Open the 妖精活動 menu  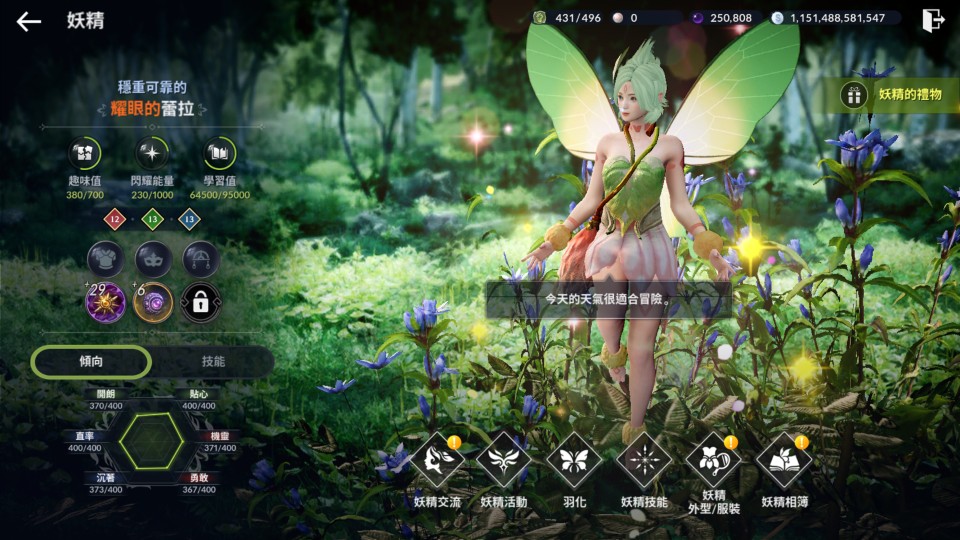click(x=503, y=461)
